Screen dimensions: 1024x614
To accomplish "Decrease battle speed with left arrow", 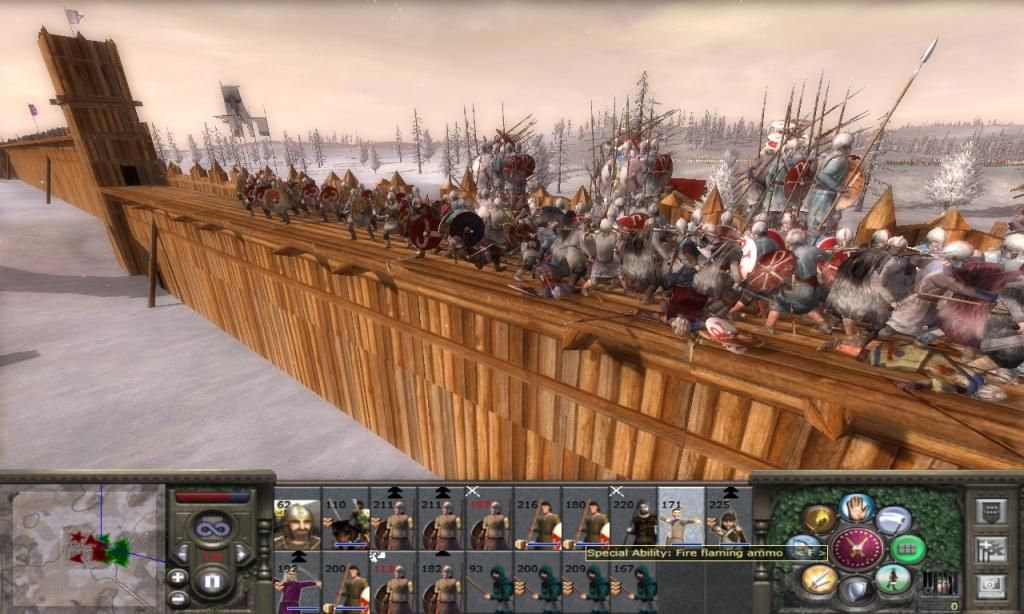I will click(x=182, y=554).
